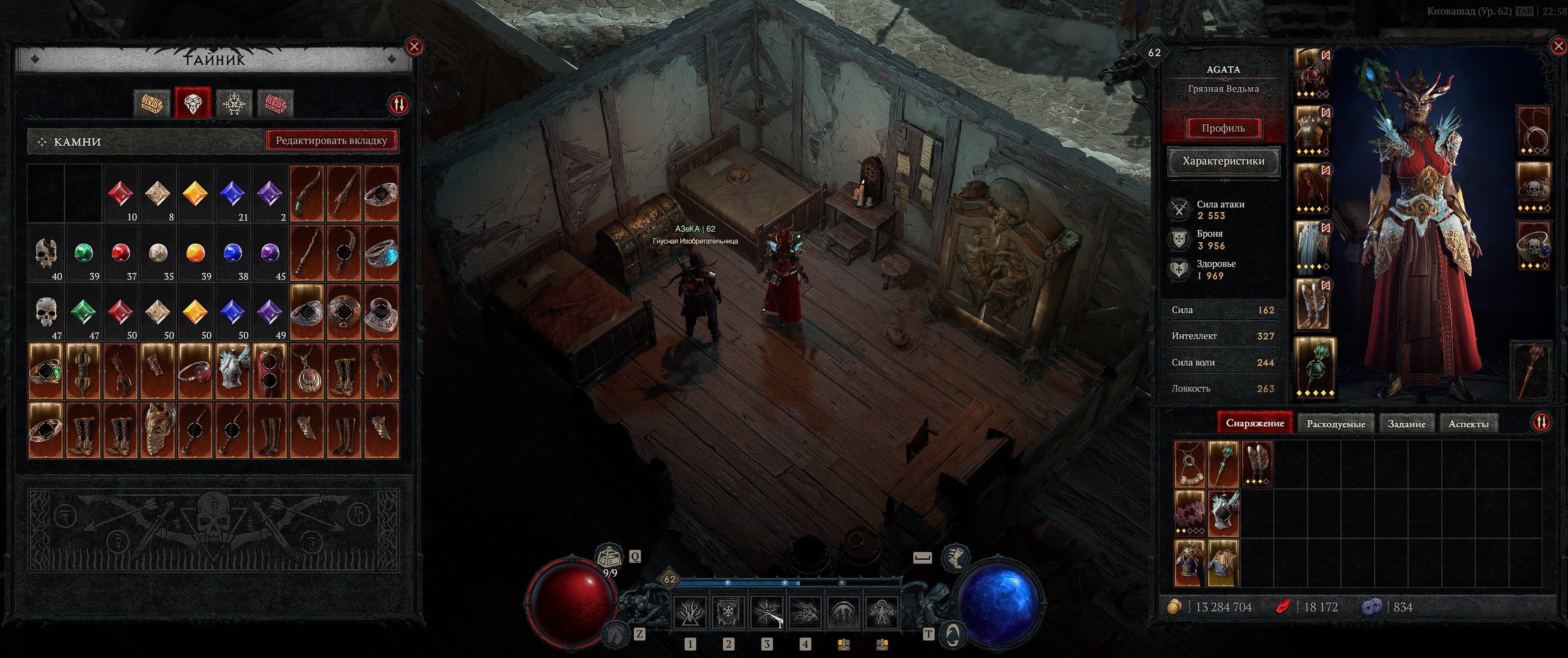Switch to the Расходуемые inventory tab

coord(1335,424)
